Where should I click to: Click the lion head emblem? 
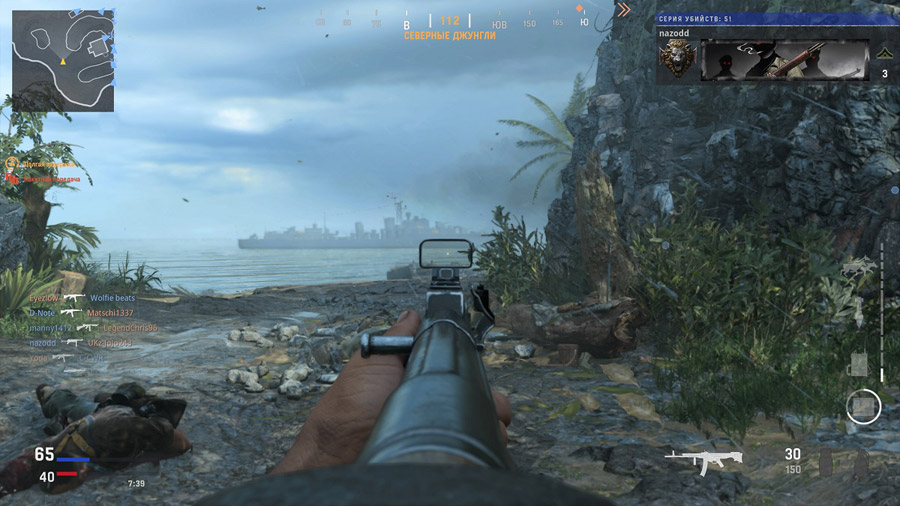tap(677, 60)
